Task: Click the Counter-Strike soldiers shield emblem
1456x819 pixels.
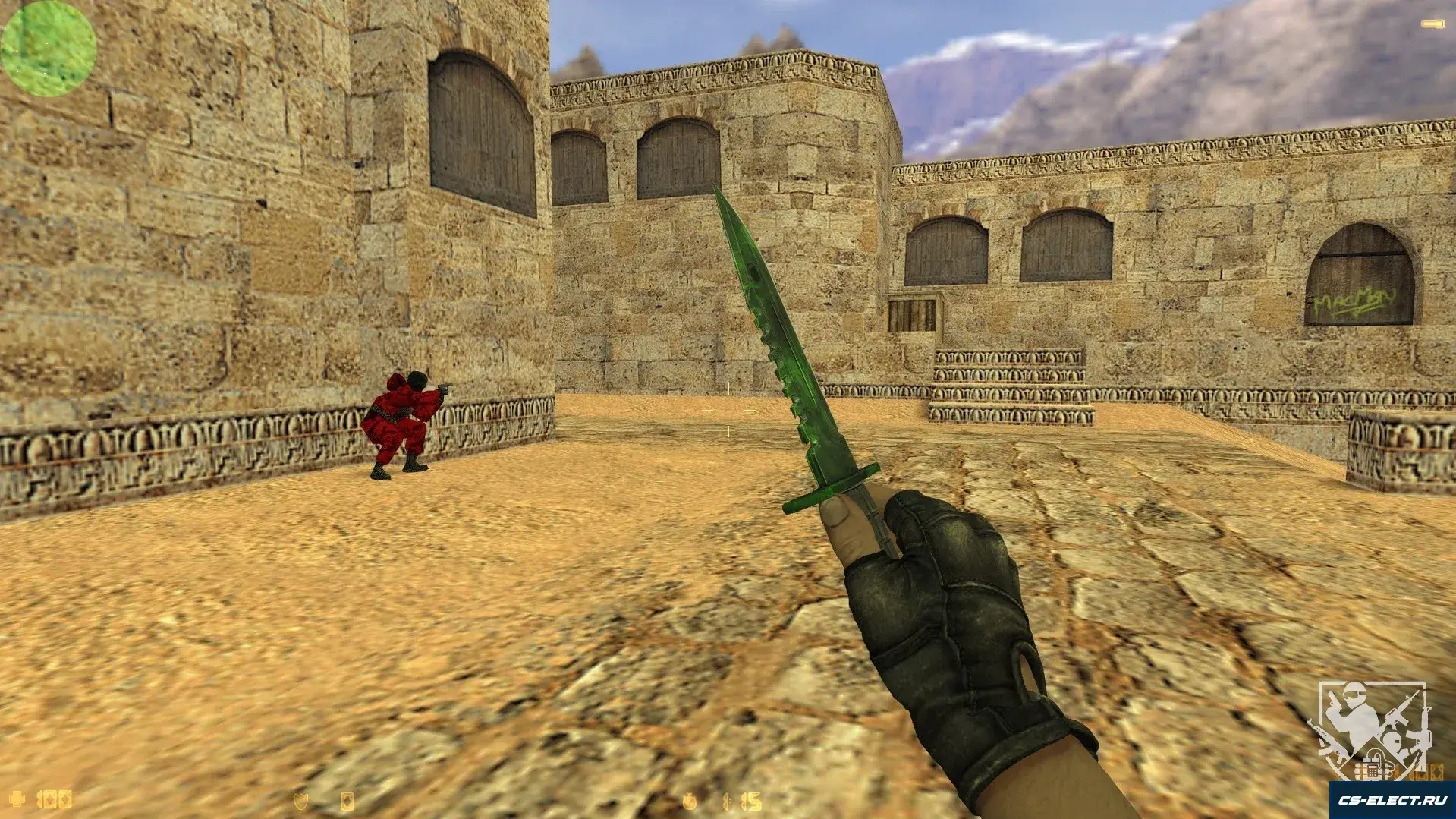Action: click(1373, 730)
